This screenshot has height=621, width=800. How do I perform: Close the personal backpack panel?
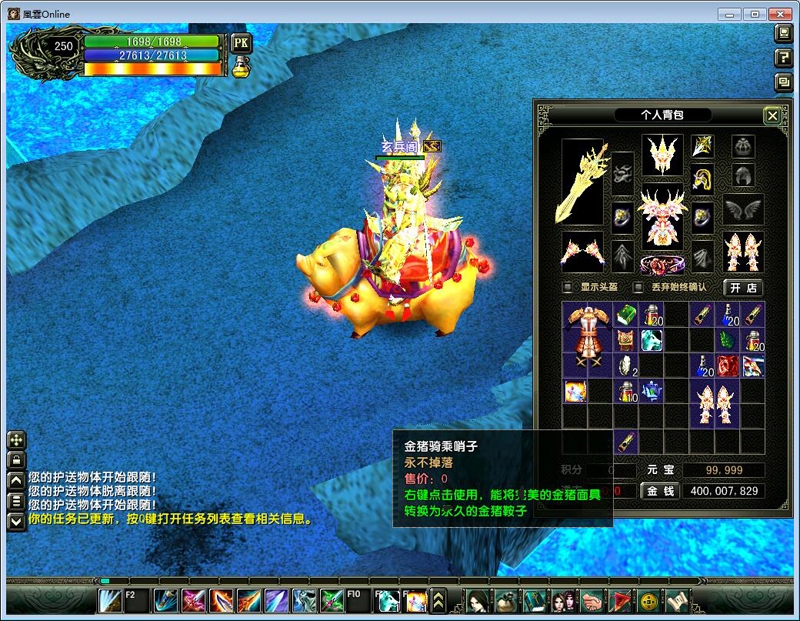pos(772,116)
